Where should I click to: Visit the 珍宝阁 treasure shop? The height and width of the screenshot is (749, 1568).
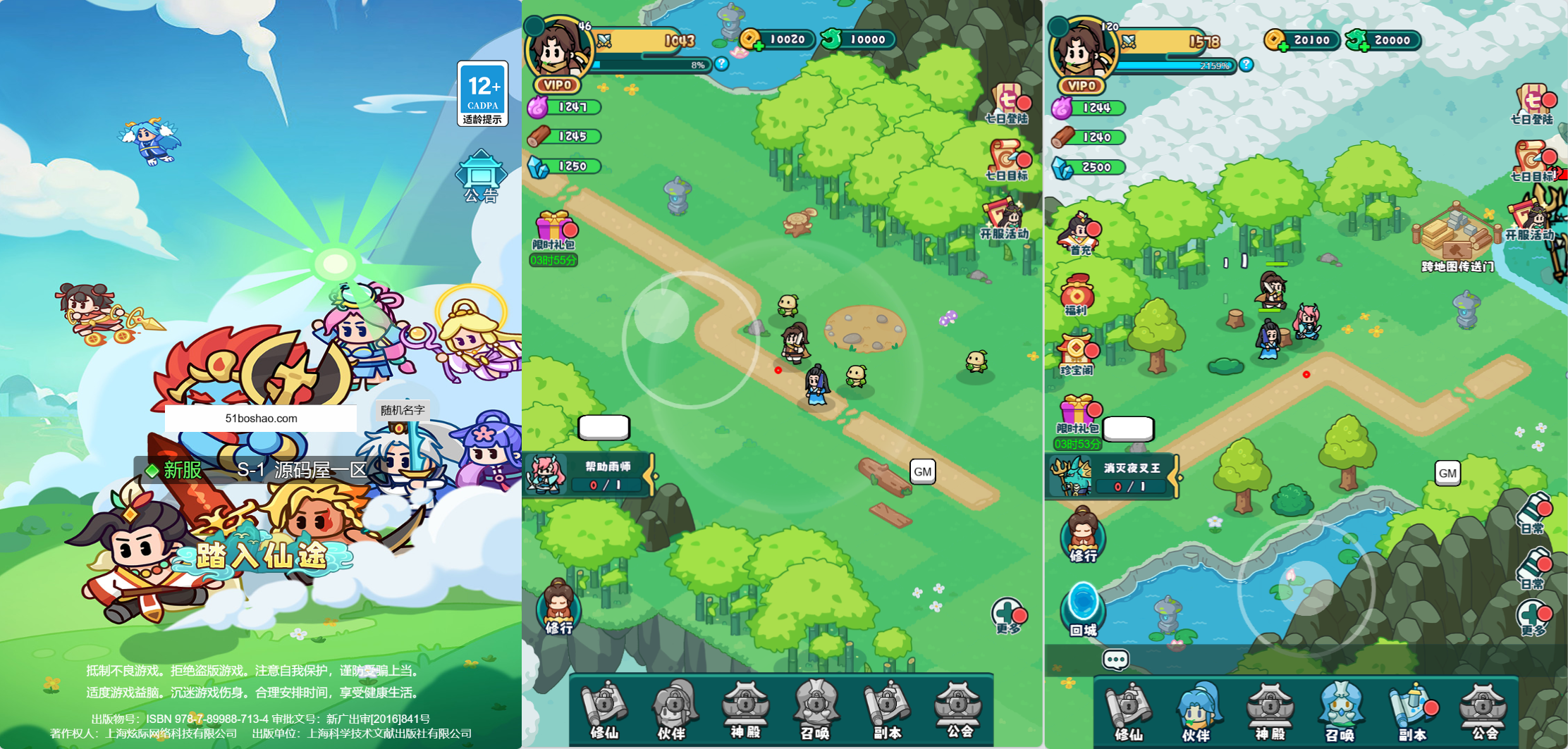[x=1076, y=355]
